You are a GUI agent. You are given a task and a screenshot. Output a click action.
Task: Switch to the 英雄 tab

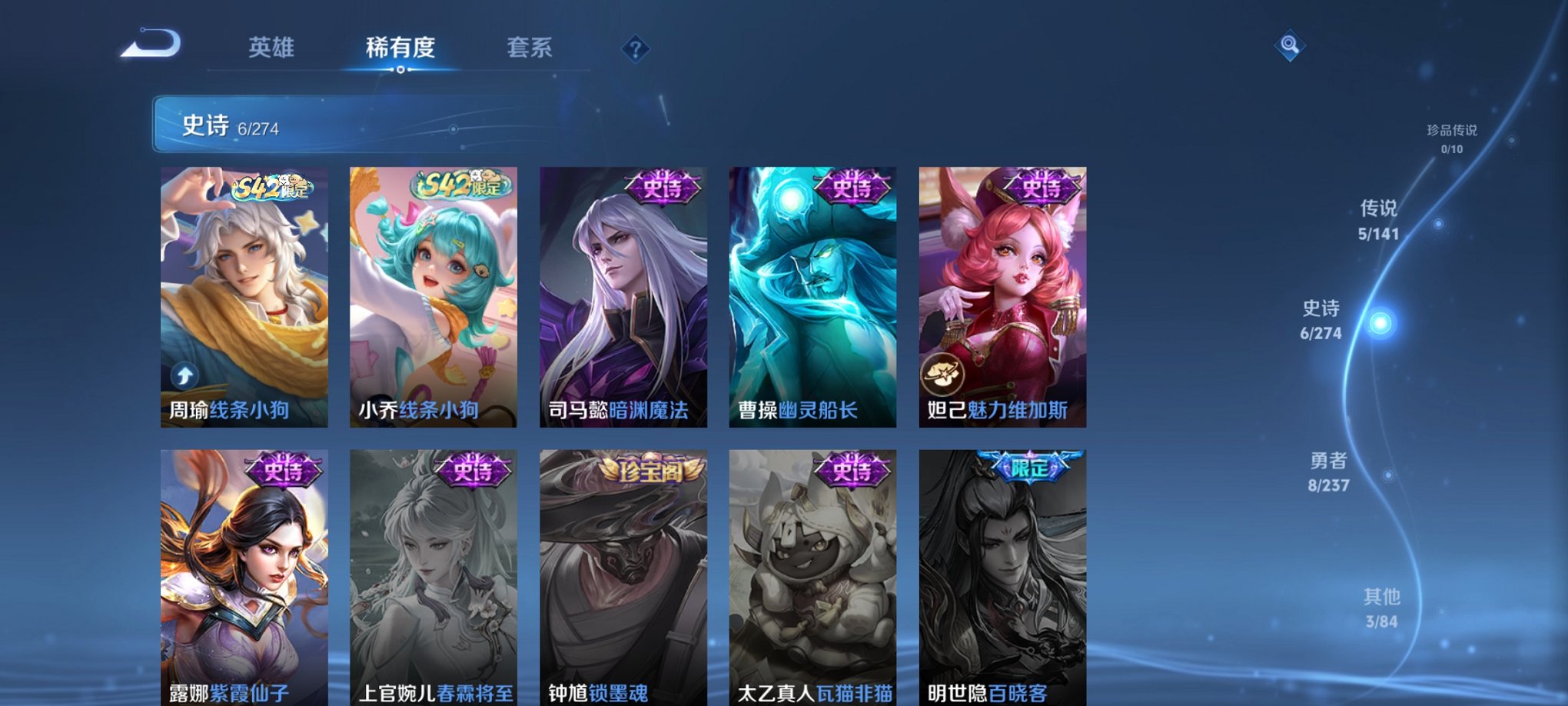point(273,47)
